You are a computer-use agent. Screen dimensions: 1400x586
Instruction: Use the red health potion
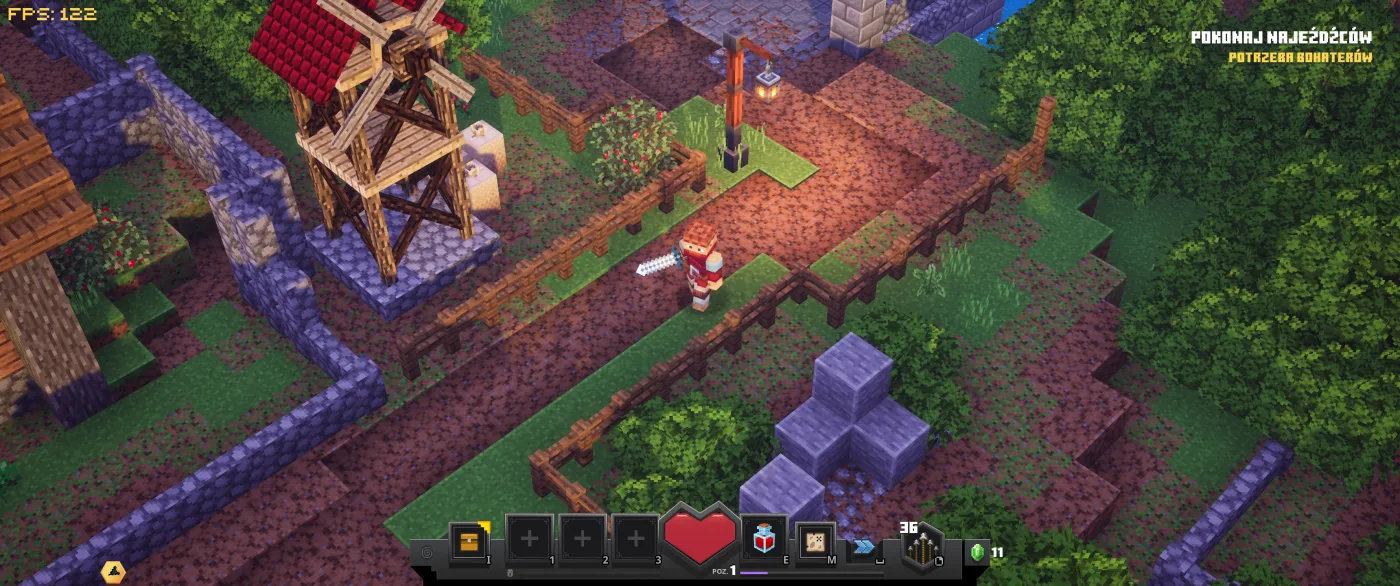(x=762, y=541)
